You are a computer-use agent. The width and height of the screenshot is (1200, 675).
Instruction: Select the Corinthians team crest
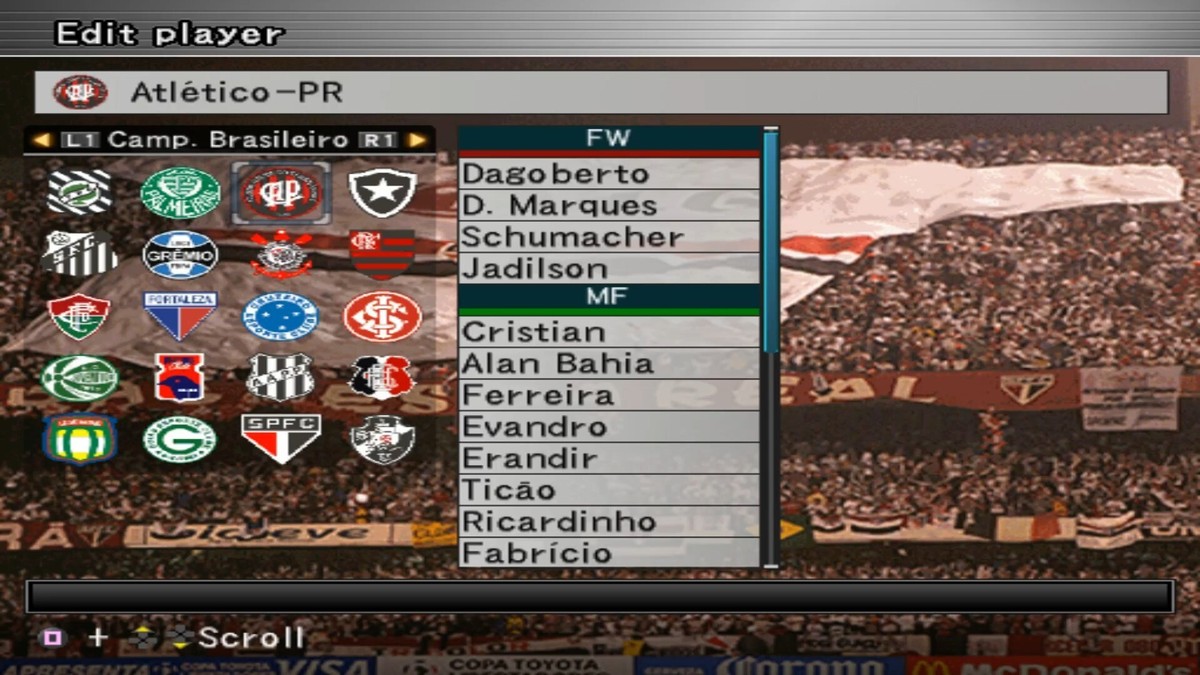pos(281,254)
